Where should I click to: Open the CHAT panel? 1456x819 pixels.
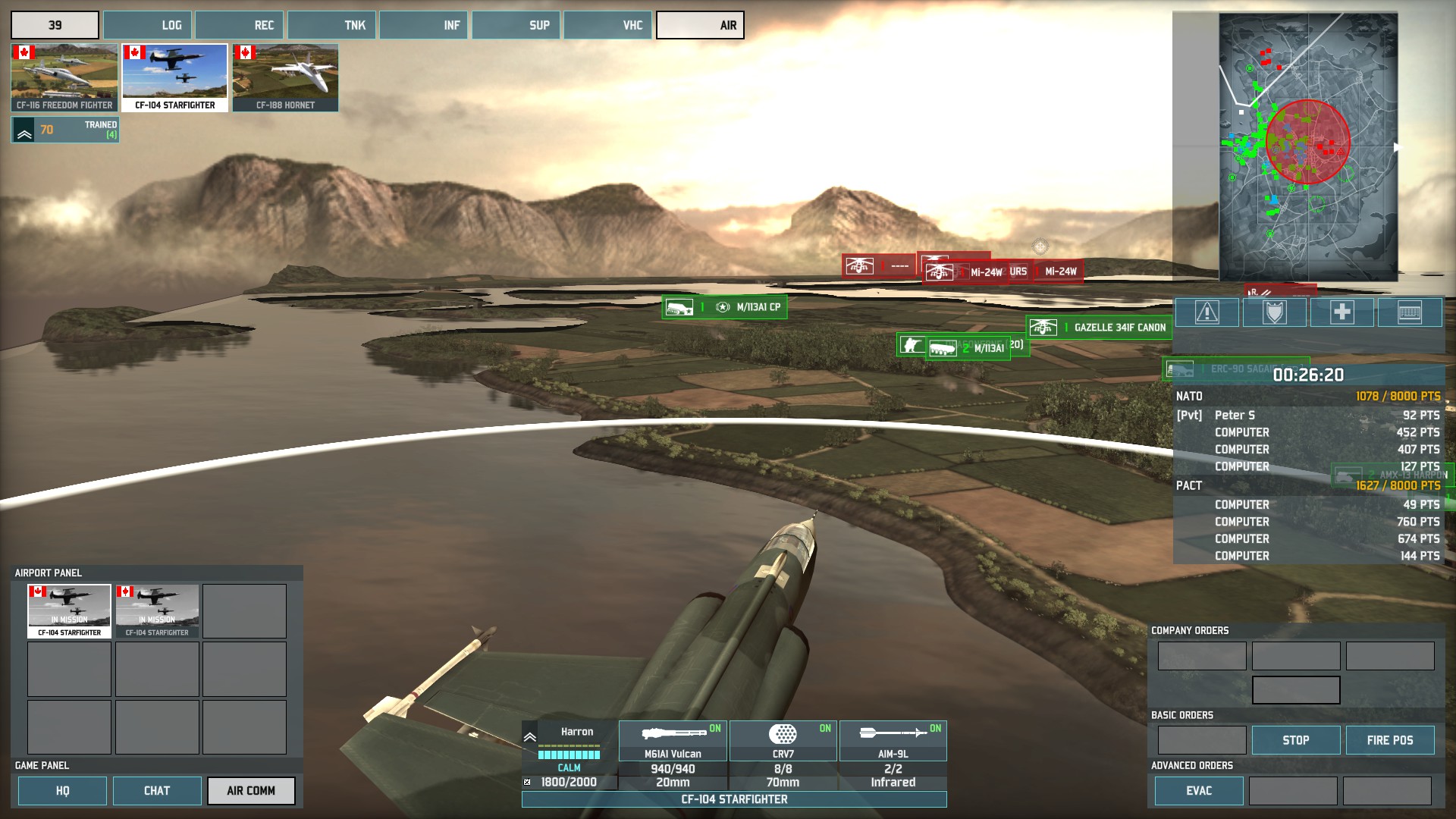click(157, 790)
